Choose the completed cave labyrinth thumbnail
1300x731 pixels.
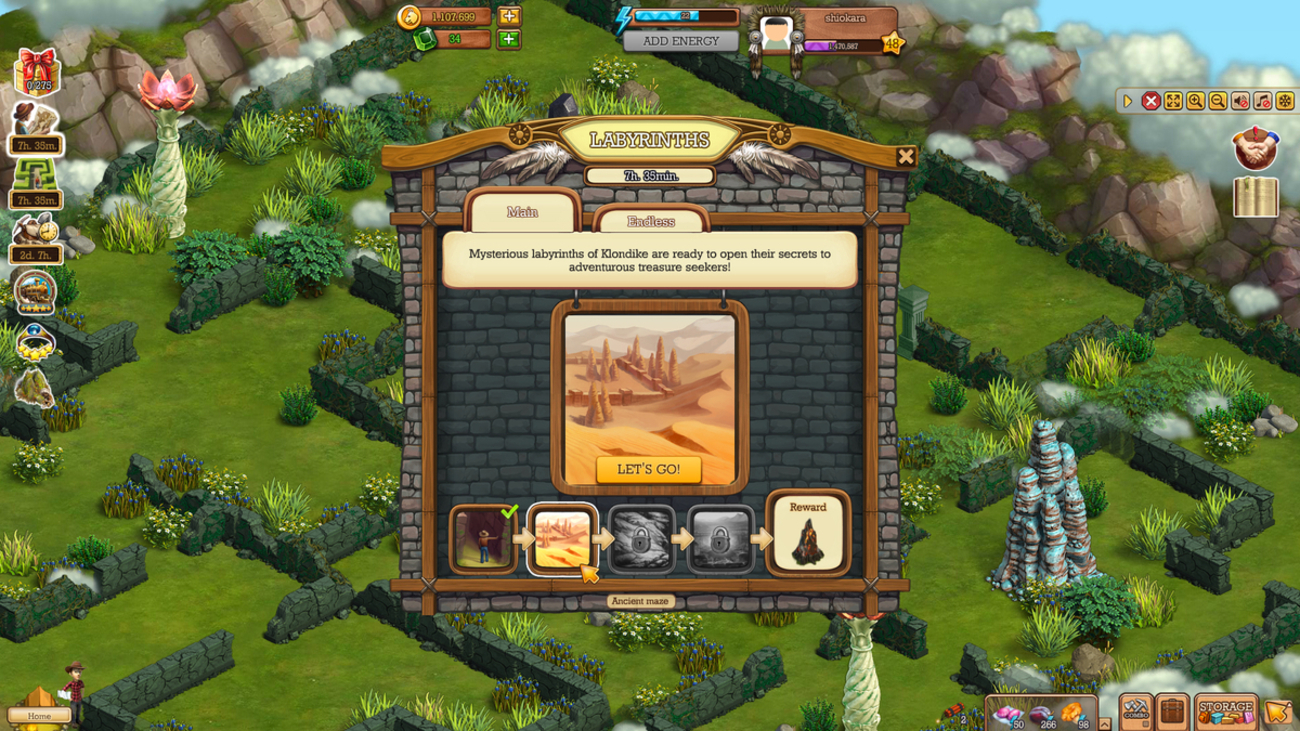(484, 539)
